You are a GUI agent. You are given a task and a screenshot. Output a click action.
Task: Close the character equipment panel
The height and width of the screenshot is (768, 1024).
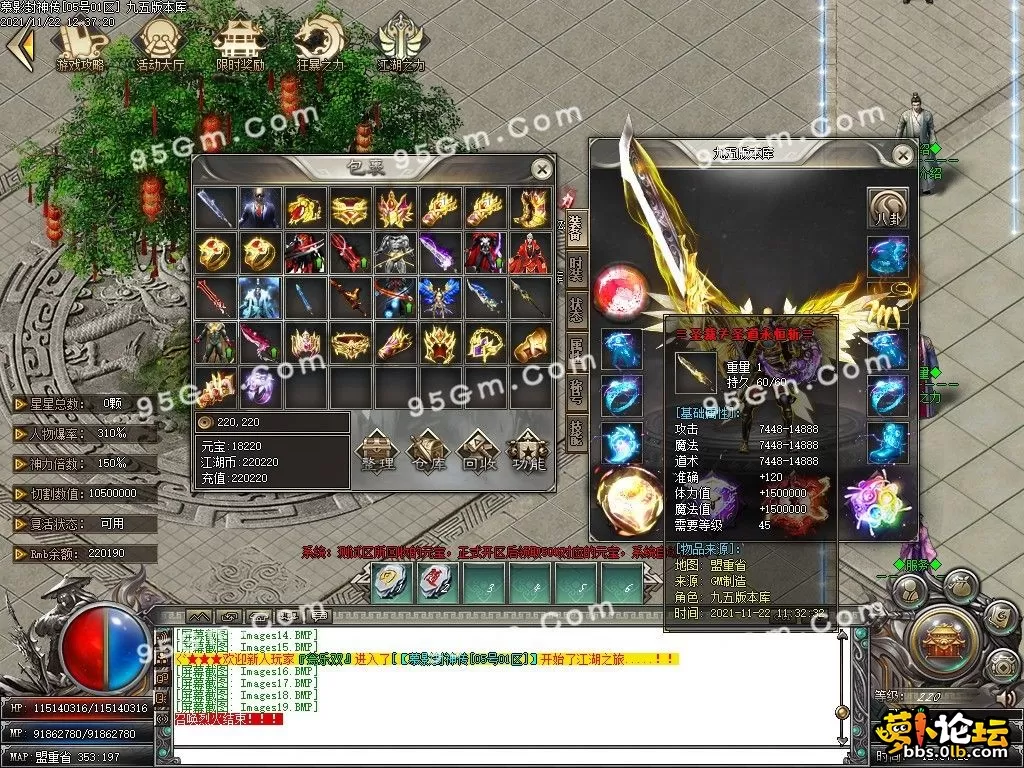click(x=902, y=155)
